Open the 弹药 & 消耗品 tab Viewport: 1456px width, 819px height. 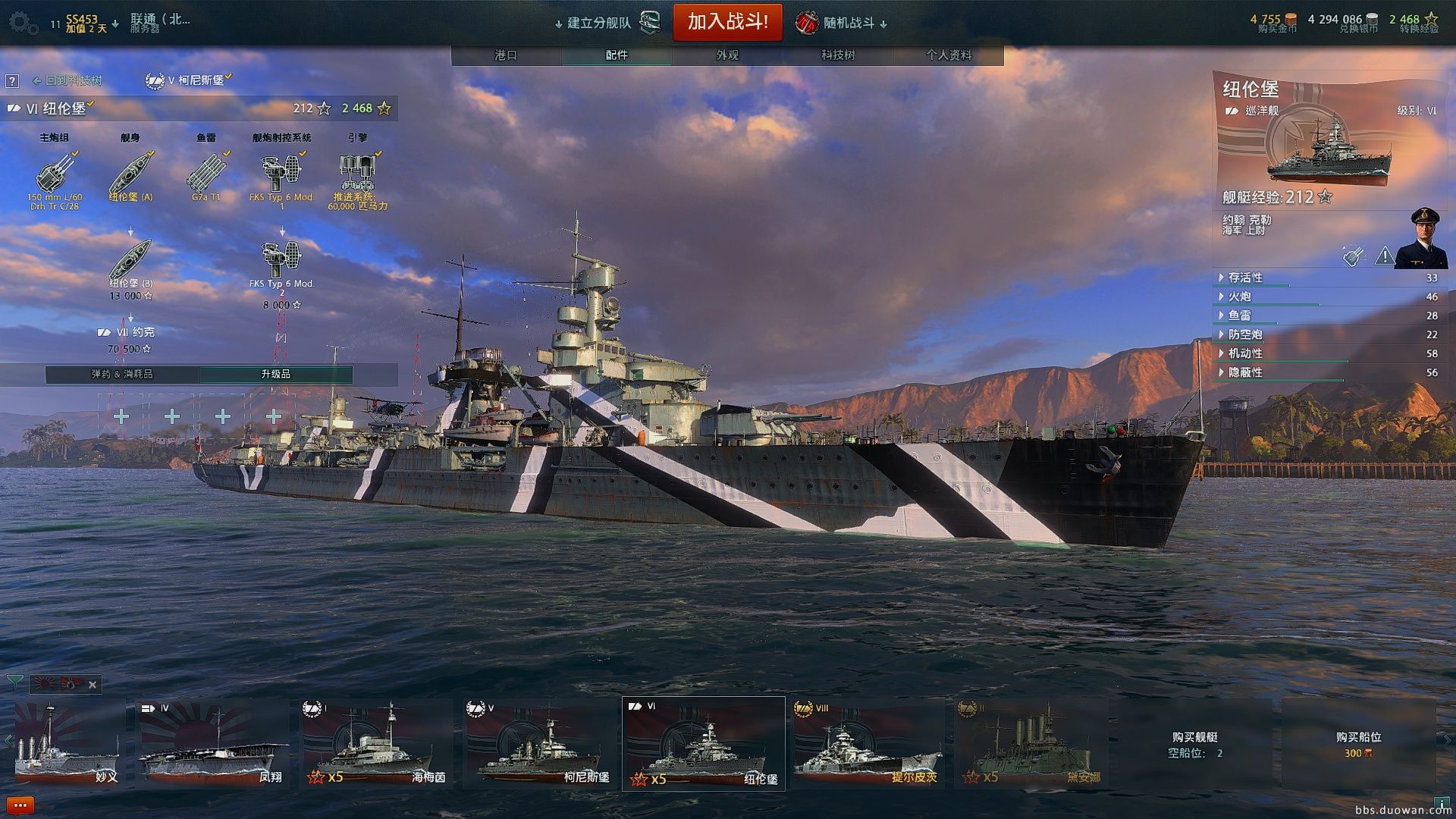point(122,375)
